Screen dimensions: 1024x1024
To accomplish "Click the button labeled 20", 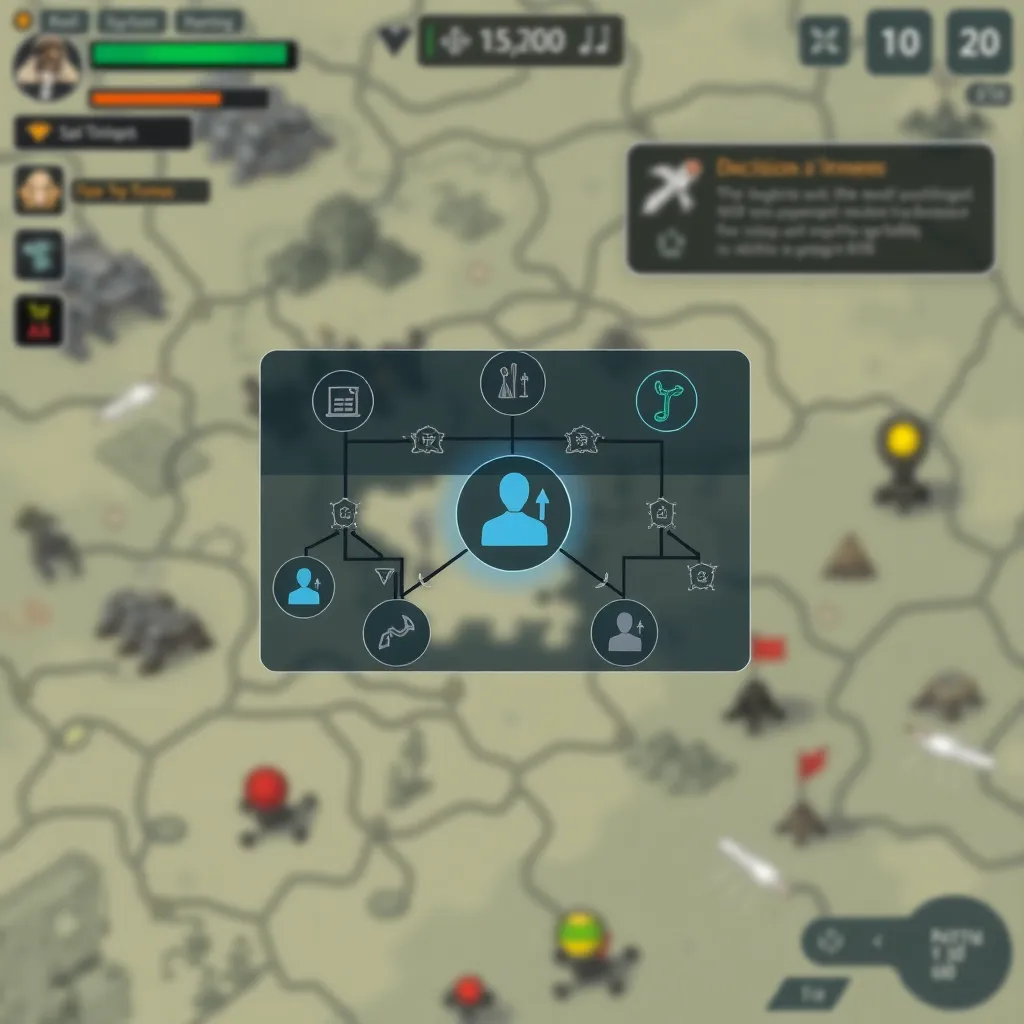I will click(x=979, y=42).
